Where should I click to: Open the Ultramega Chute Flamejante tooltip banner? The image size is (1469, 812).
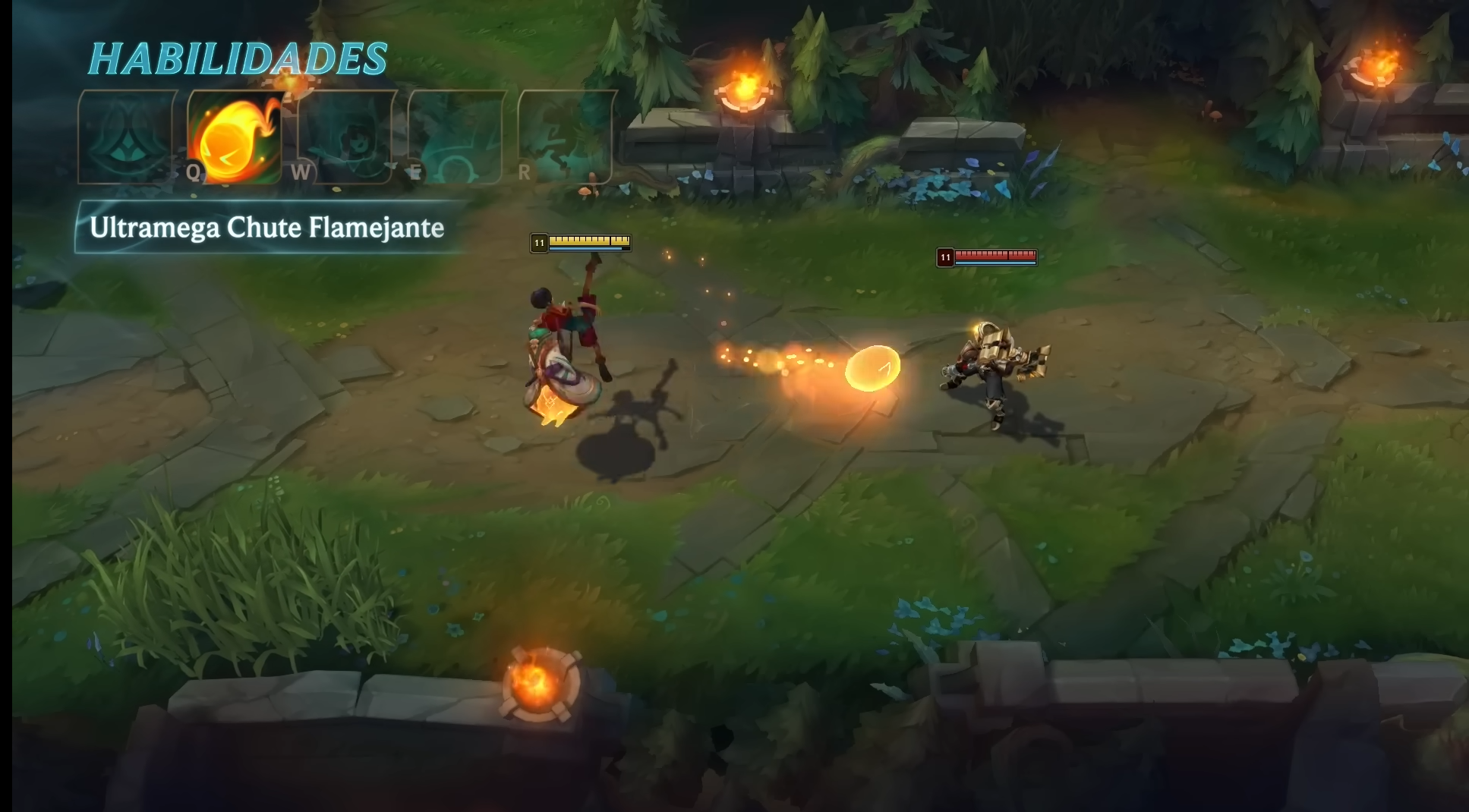coord(266,227)
